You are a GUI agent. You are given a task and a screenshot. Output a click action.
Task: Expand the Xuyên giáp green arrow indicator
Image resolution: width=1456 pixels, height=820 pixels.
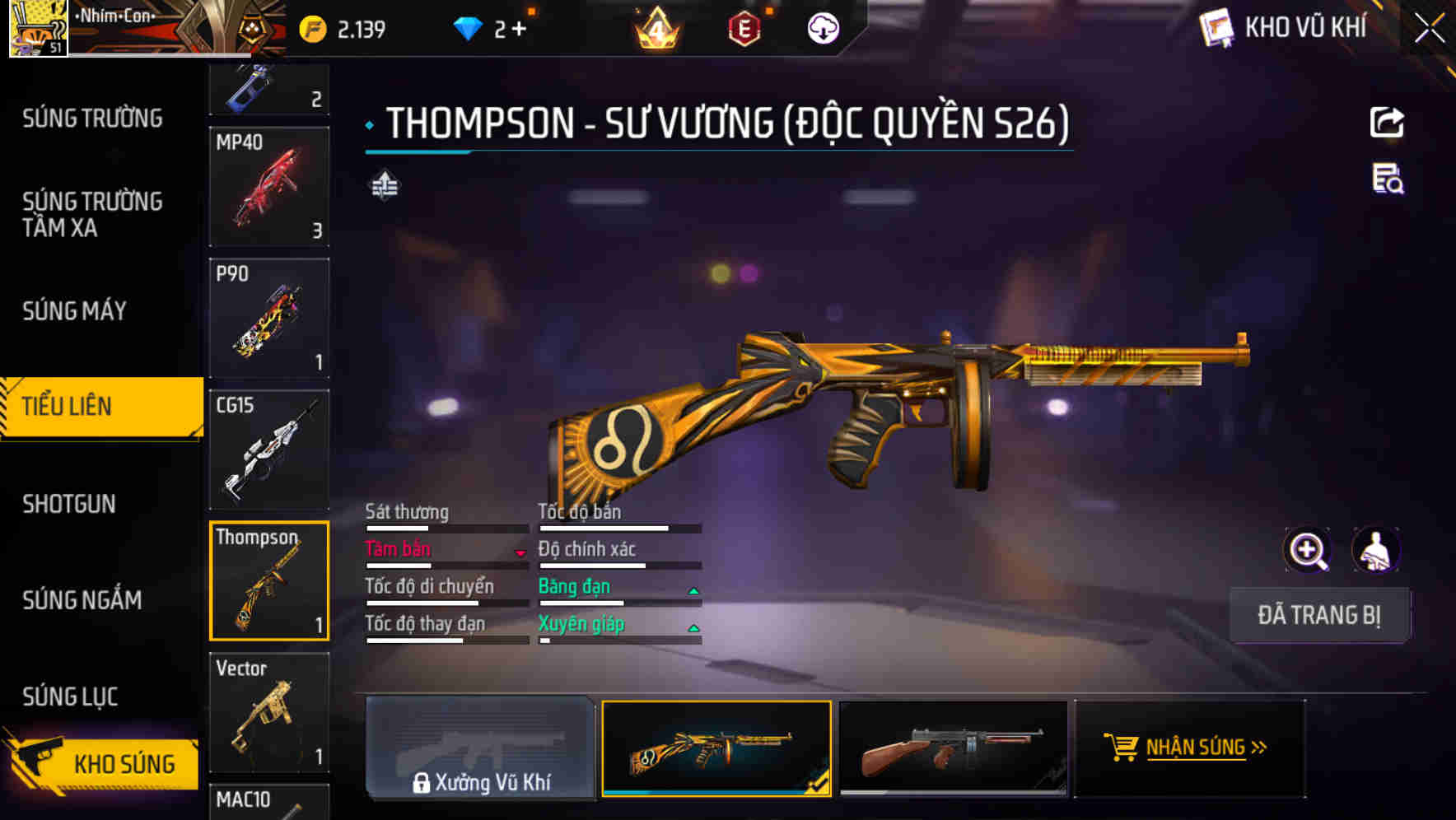[x=694, y=627]
